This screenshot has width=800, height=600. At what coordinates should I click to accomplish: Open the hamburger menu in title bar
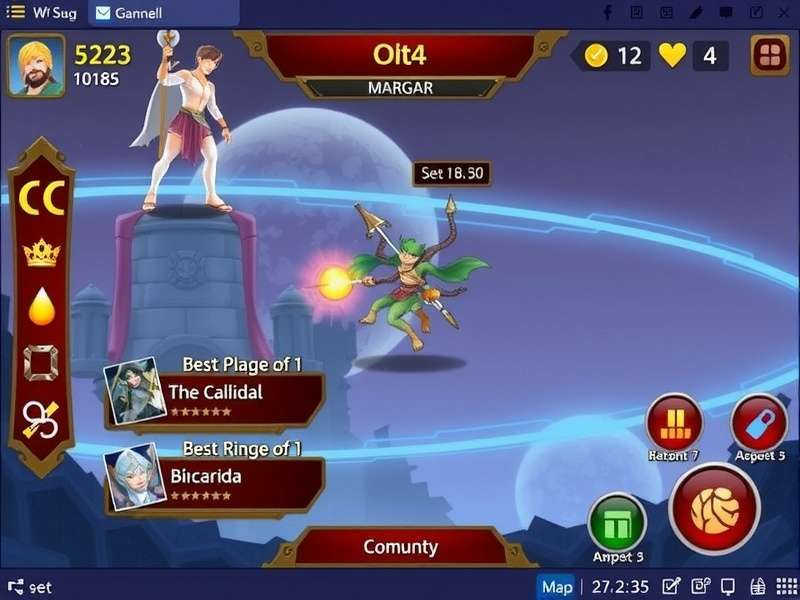[17, 13]
